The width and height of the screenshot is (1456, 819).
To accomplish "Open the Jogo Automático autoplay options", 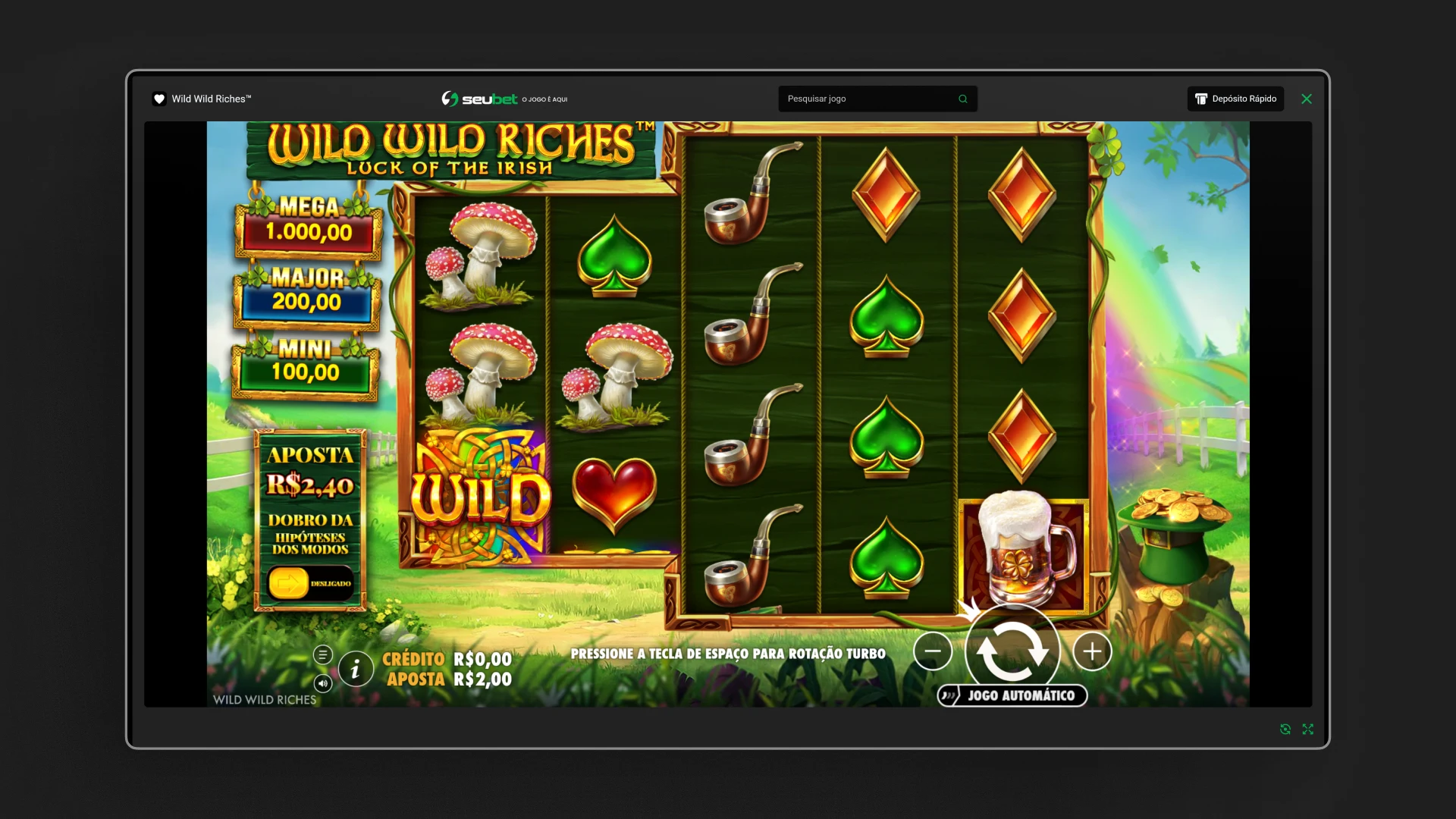I will [x=1012, y=695].
